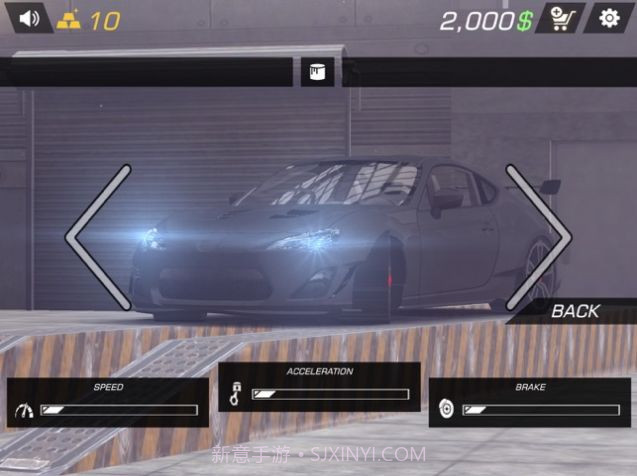This screenshot has height=476, width=637.
Task: Toggle the sound speaker icon
Action: click(x=27, y=18)
